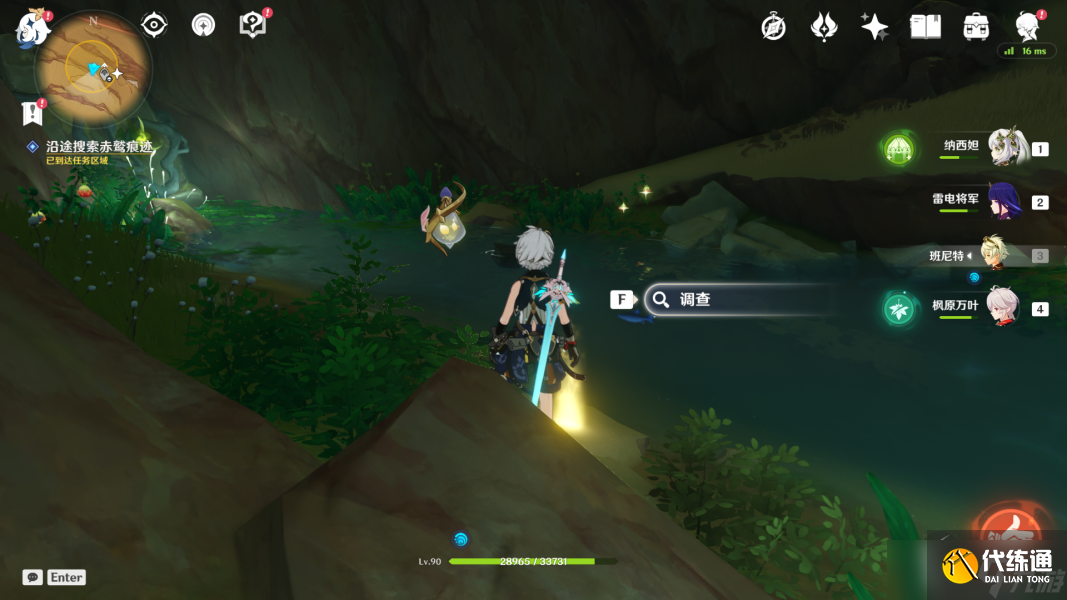This screenshot has width=1067, height=600.
Task: Open the Paimon main menu
Action: (x=33, y=28)
